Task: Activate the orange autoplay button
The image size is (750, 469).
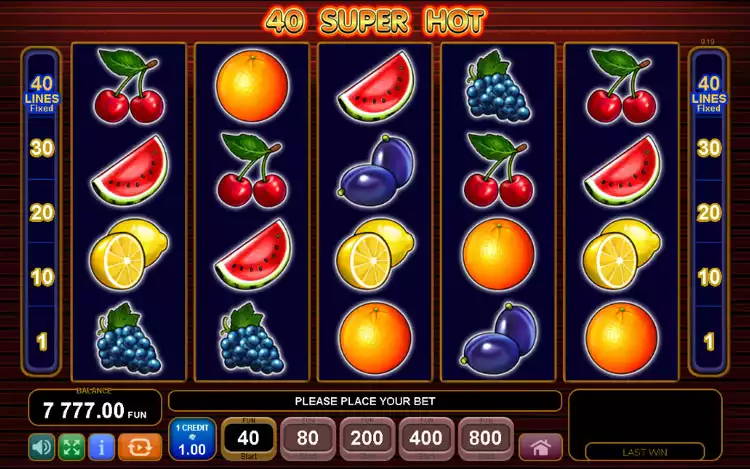Action: pyautogui.click(x=139, y=446)
